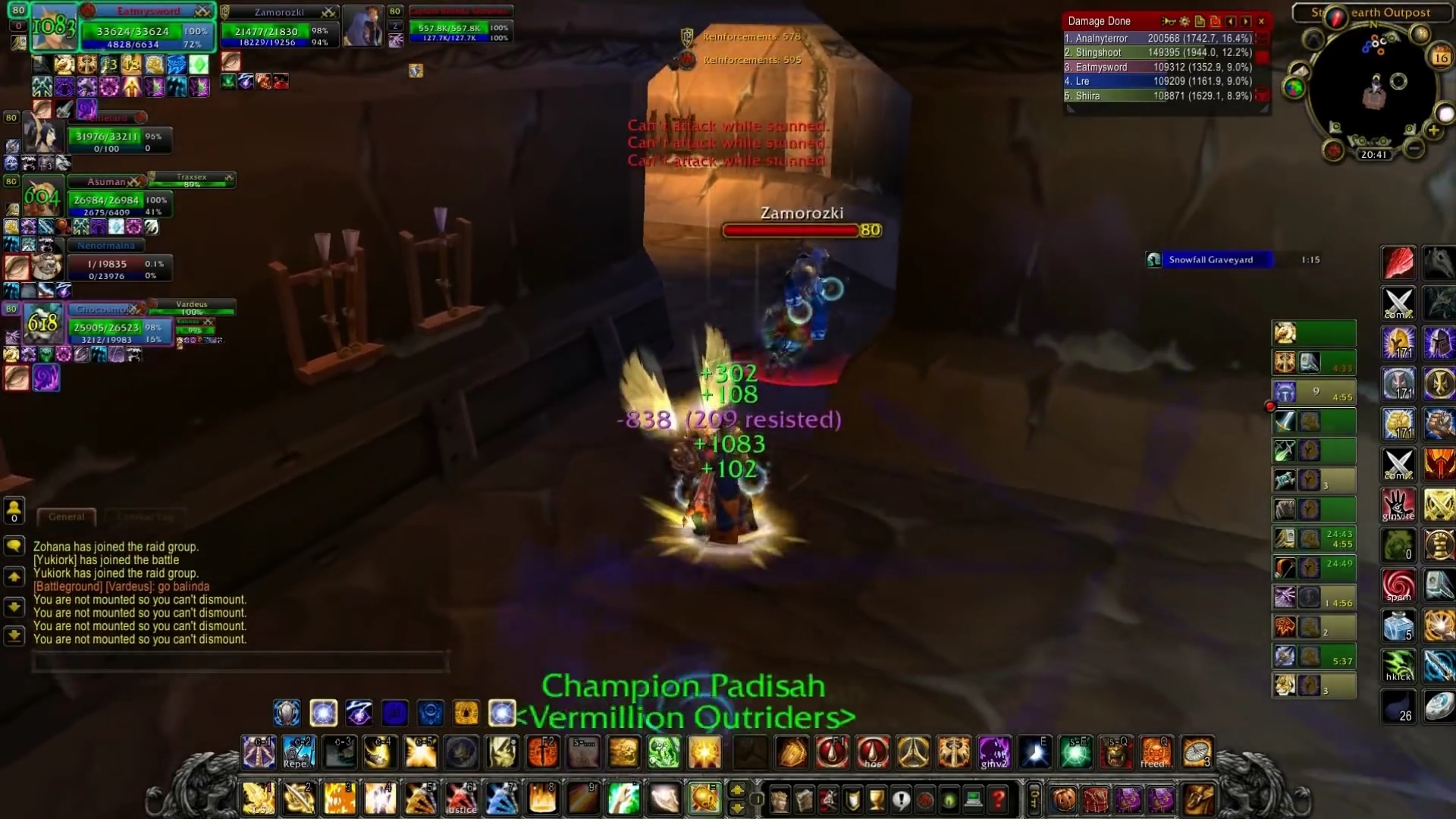Open Recount settings with the gear icon
1456x819 pixels.
[1185, 21]
